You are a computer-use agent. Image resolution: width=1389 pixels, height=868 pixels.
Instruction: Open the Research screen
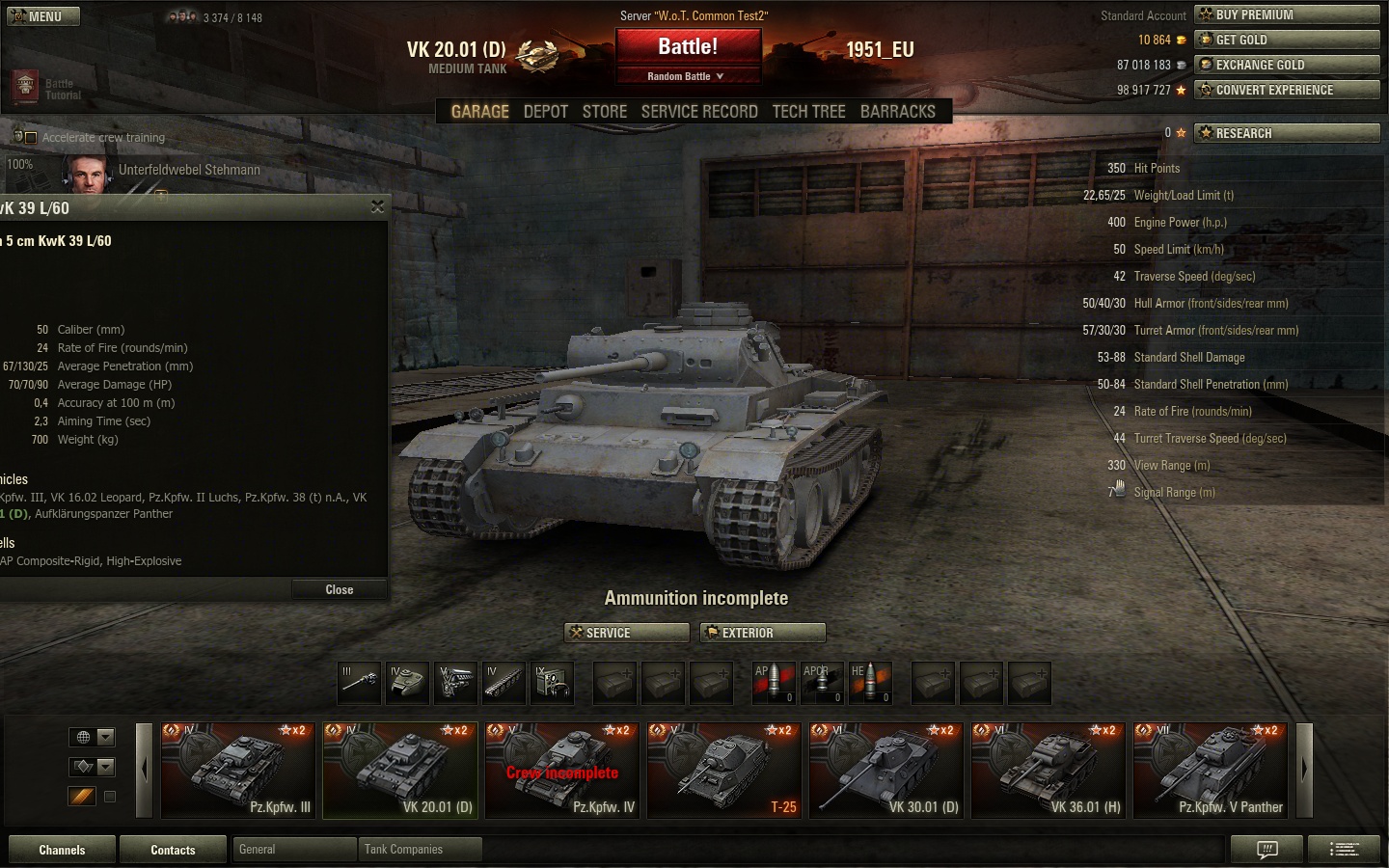pyautogui.click(x=1287, y=133)
